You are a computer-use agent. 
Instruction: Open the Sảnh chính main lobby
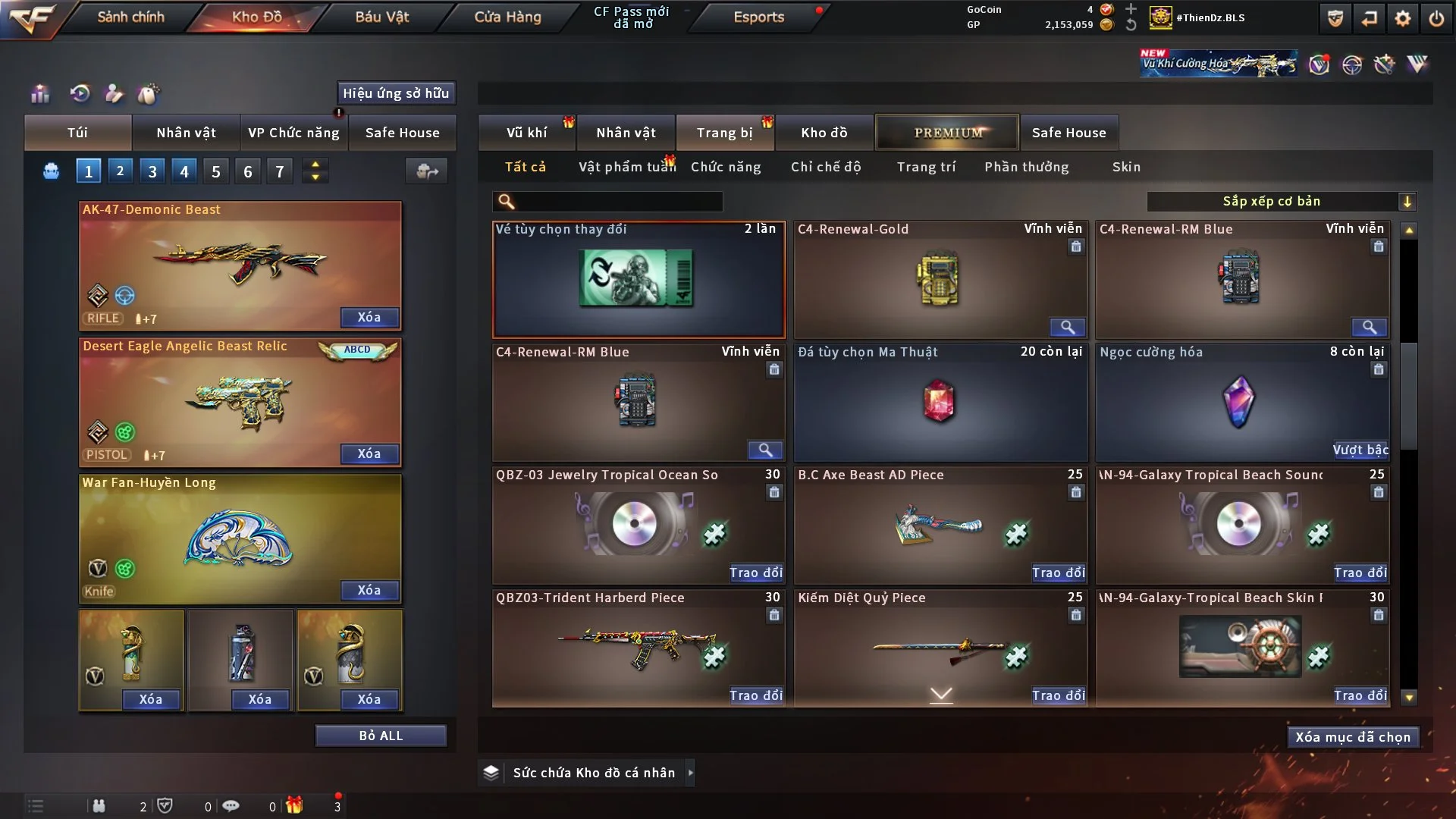(130, 17)
